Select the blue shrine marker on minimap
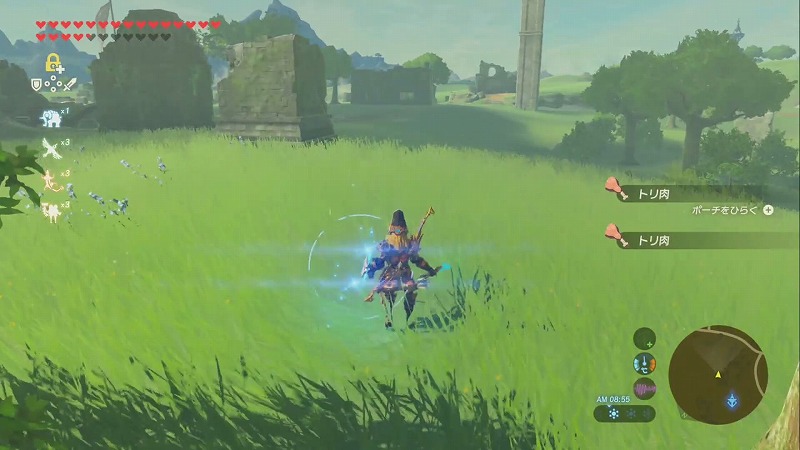 coord(733,400)
